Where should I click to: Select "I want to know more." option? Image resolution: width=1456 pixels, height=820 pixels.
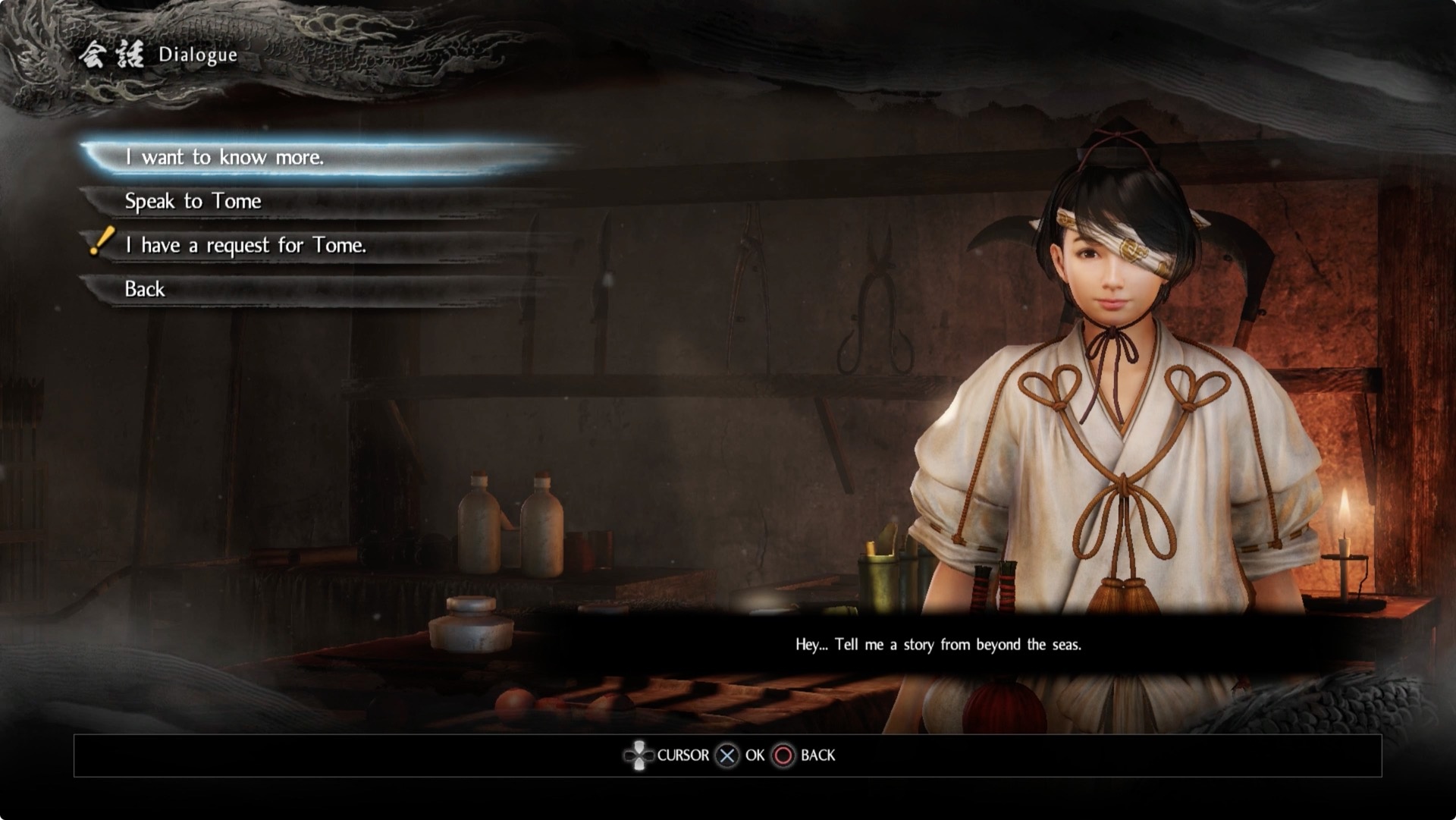pyautogui.click(x=224, y=157)
